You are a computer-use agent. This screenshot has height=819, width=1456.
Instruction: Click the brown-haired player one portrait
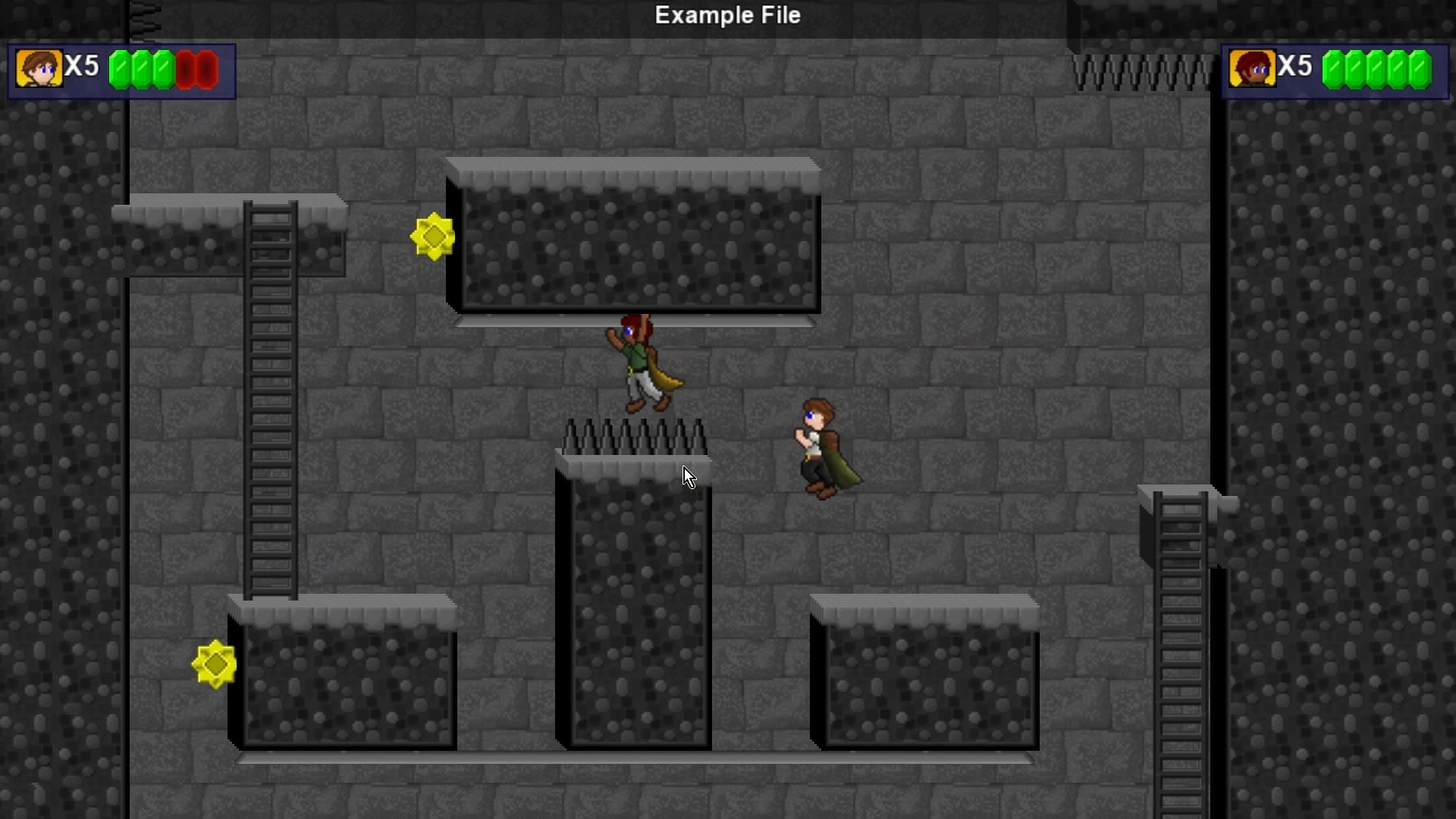coord(39,69)
